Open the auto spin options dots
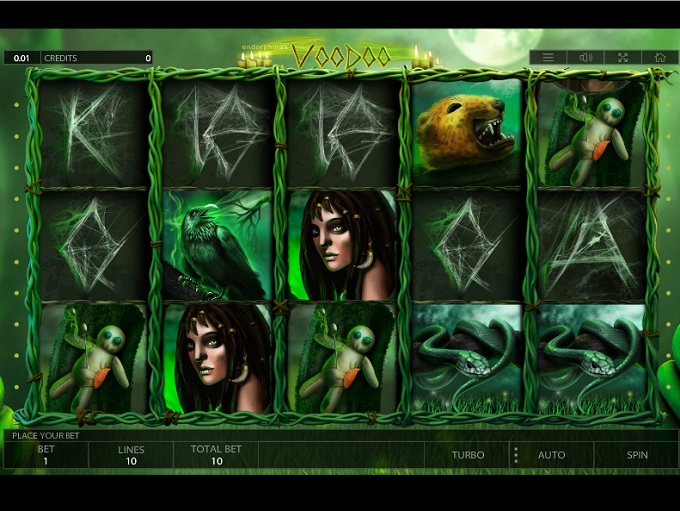 point(516,455)
